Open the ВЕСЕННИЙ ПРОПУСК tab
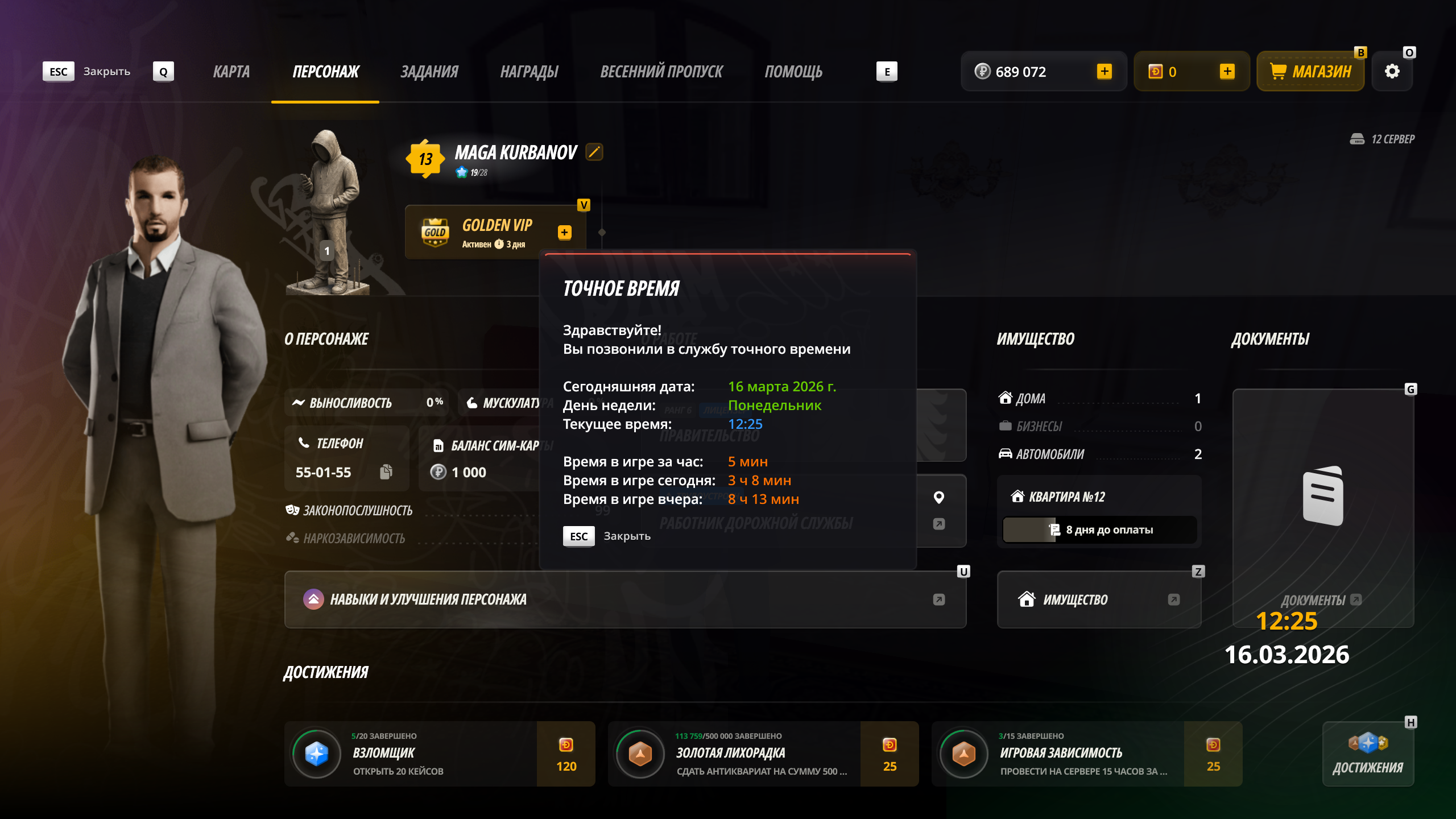1456x819 pixels. (661, 72)
